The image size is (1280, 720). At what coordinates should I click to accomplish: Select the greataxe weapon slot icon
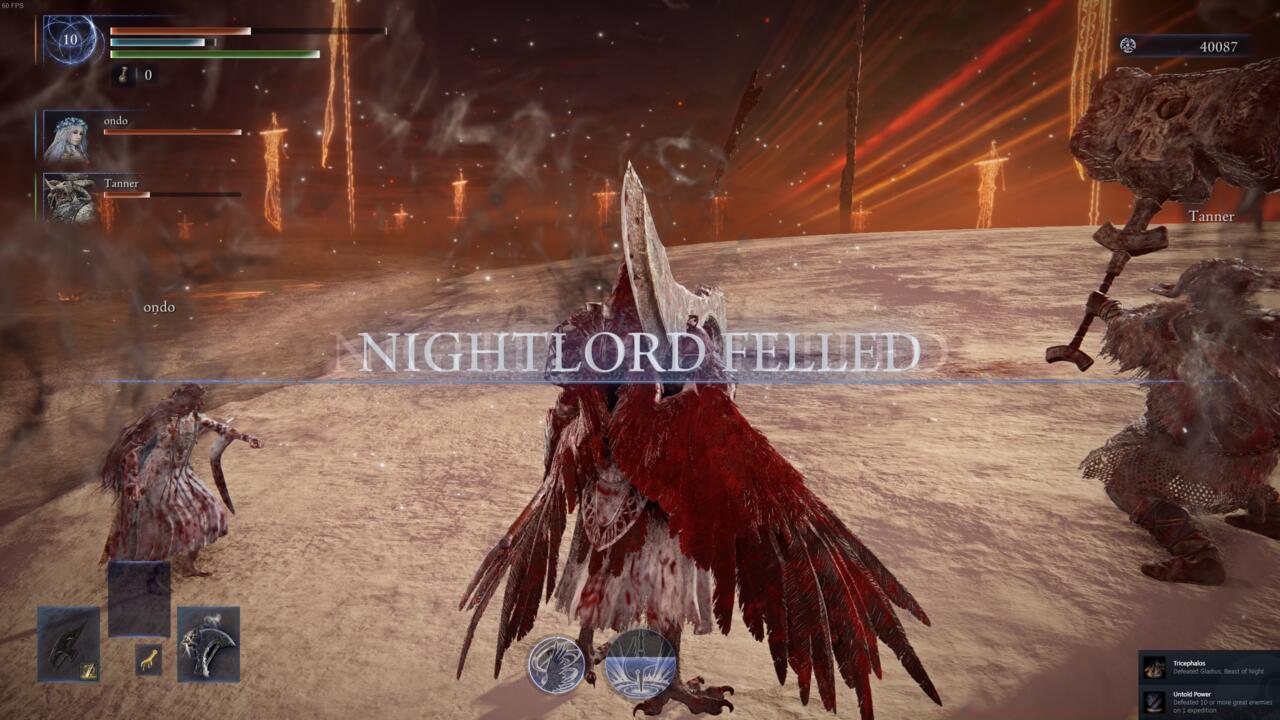[x=207, y=645]
